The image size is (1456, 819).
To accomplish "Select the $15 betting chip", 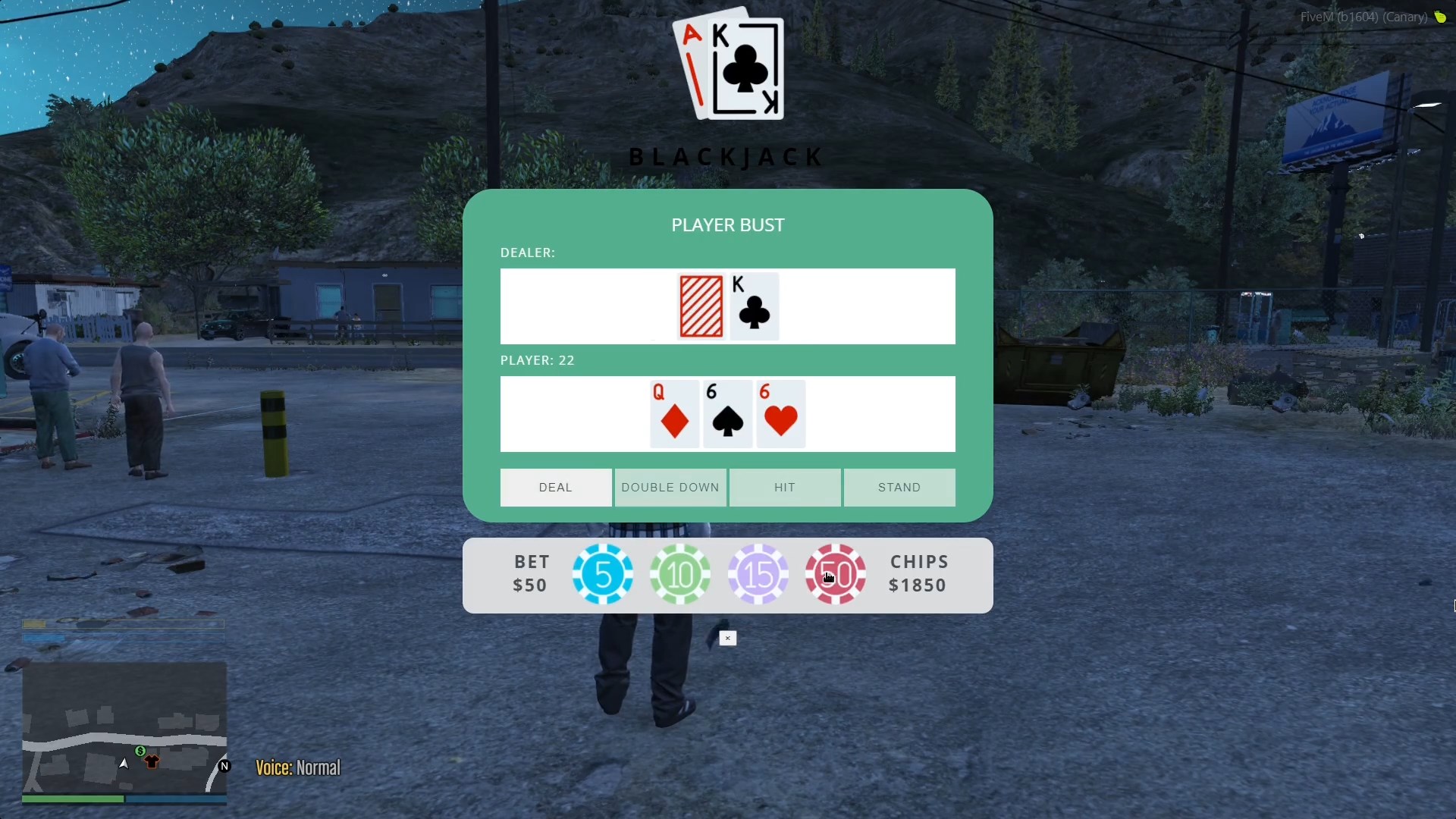I will (x=758, y=575).
